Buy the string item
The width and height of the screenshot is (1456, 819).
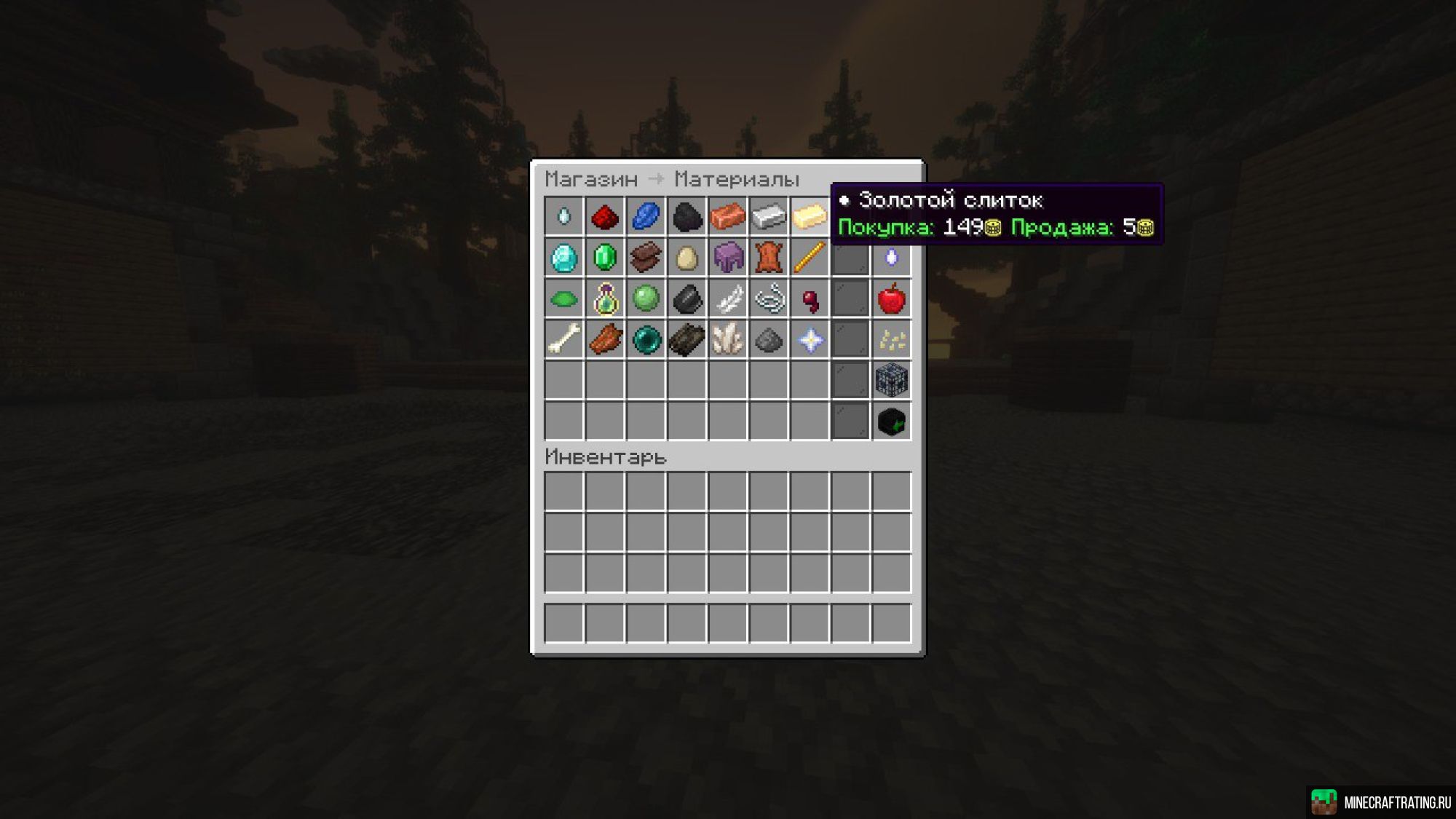768,298
